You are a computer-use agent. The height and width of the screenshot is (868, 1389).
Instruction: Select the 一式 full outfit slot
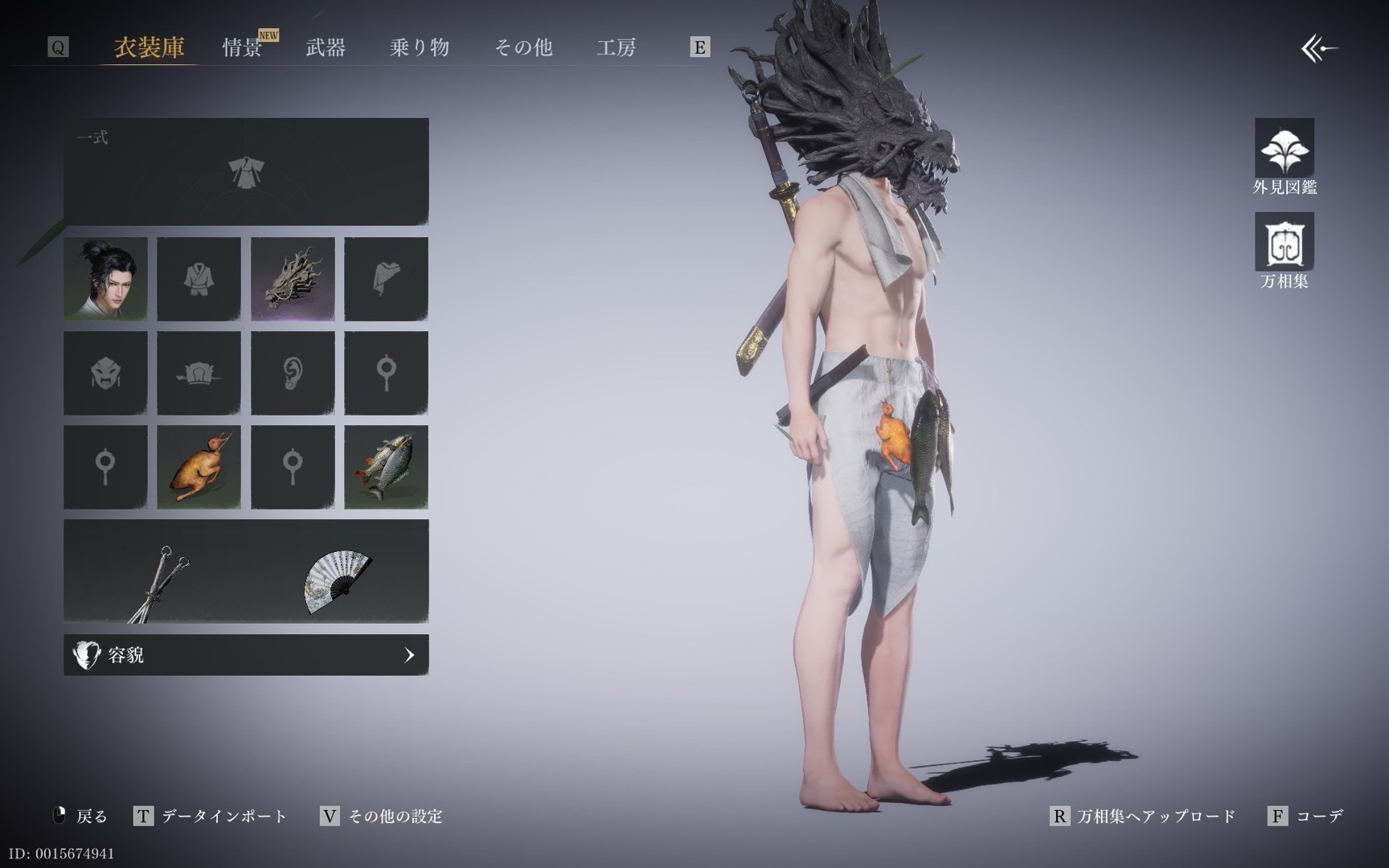point(246,172)
